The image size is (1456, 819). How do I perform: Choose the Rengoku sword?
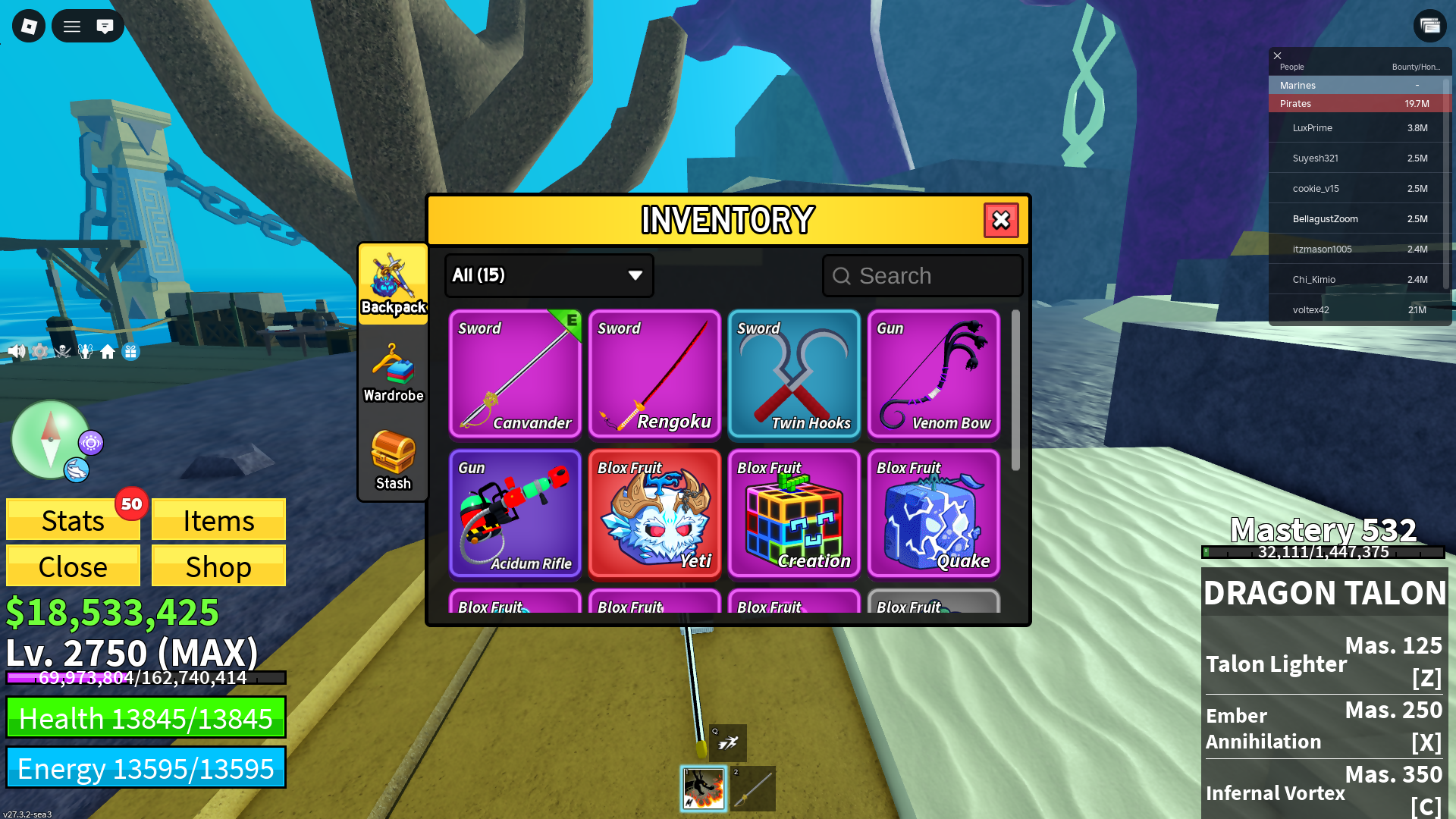click(654, 374)
